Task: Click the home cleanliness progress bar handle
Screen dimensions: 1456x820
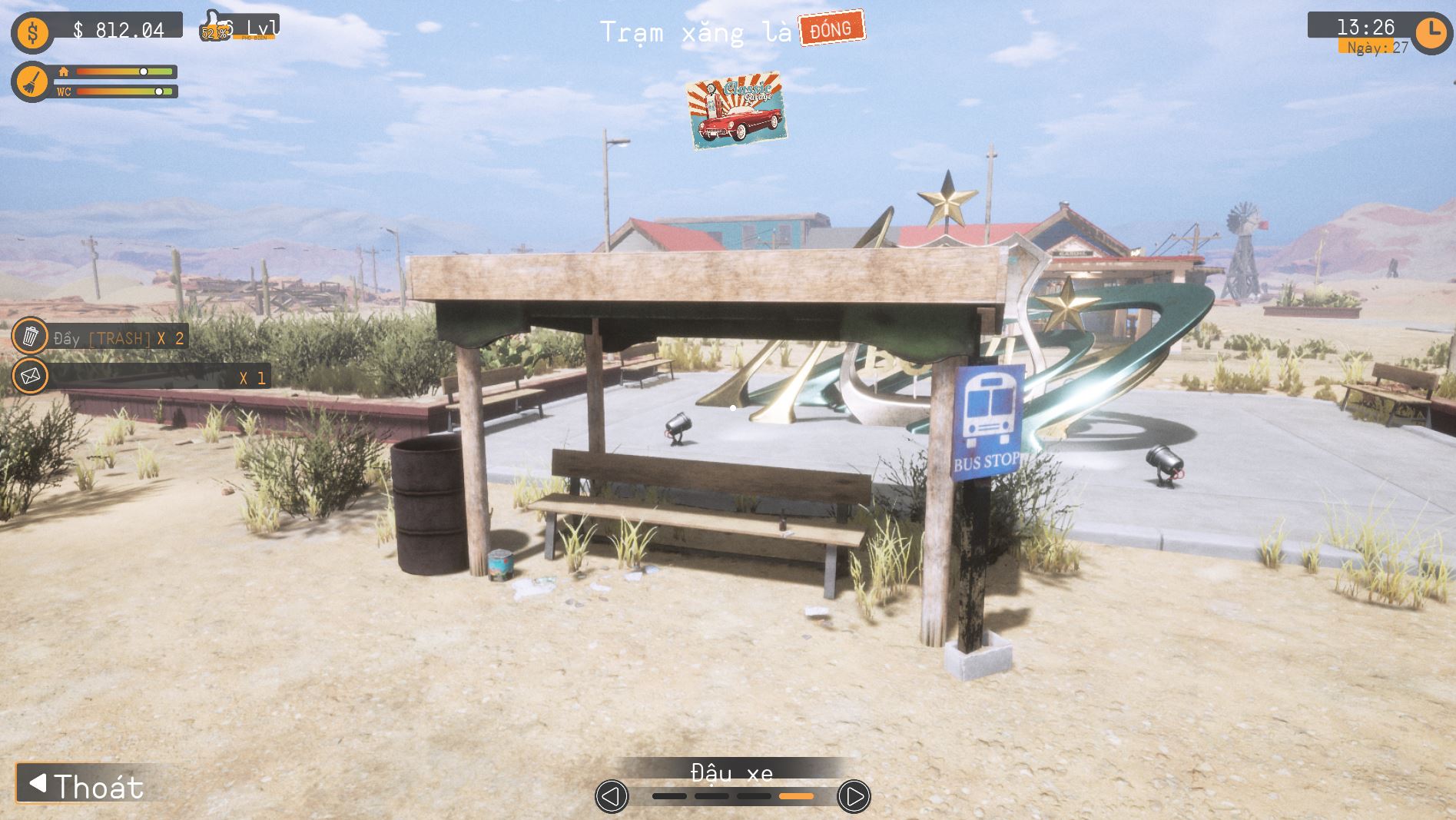Action: tap(143, 72)
